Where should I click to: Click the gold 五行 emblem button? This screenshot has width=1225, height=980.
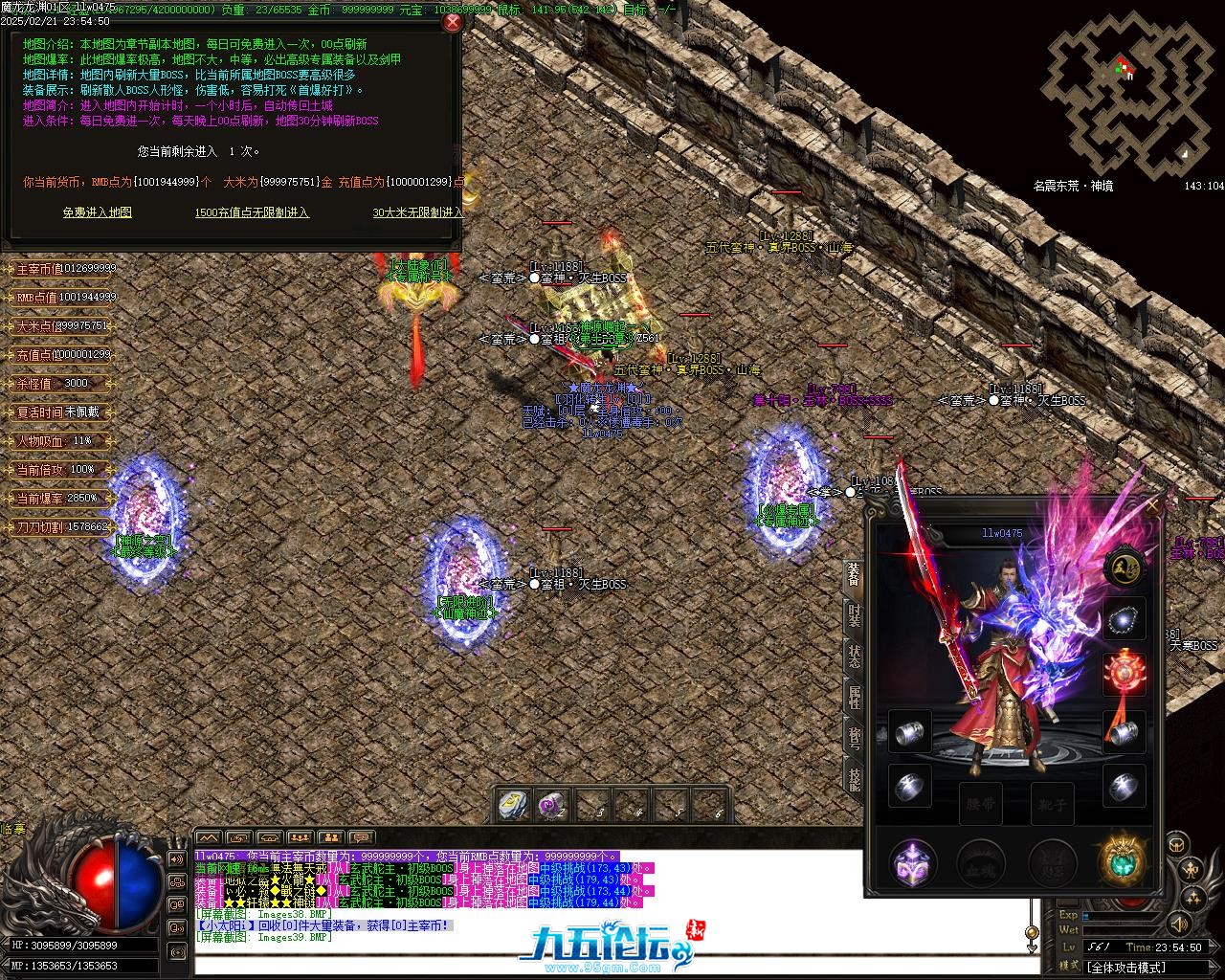[x=1125, y=568]
